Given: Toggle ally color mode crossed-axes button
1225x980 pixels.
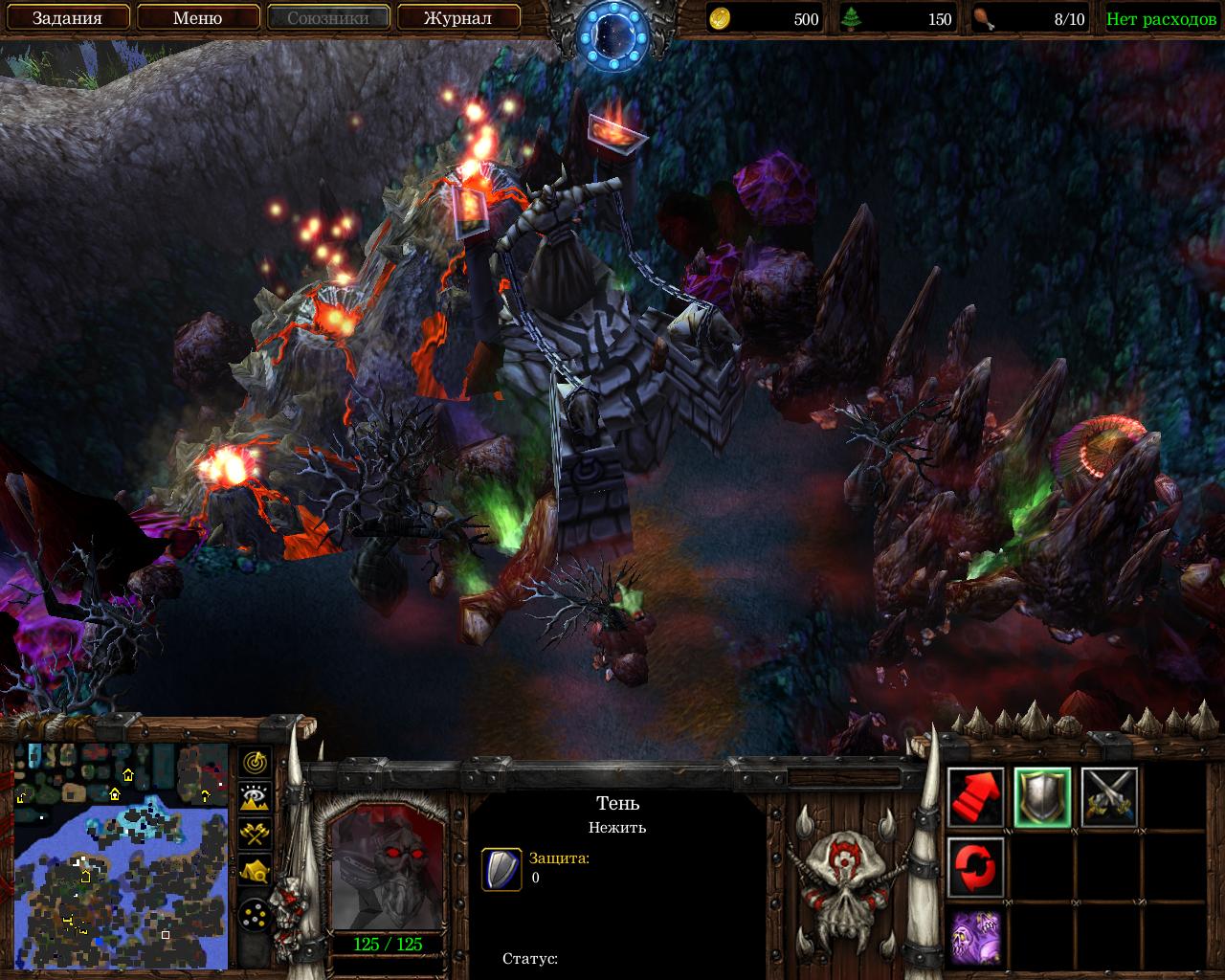Looking at the screenshot, I should pyautogui.click(x=256, y=834).
